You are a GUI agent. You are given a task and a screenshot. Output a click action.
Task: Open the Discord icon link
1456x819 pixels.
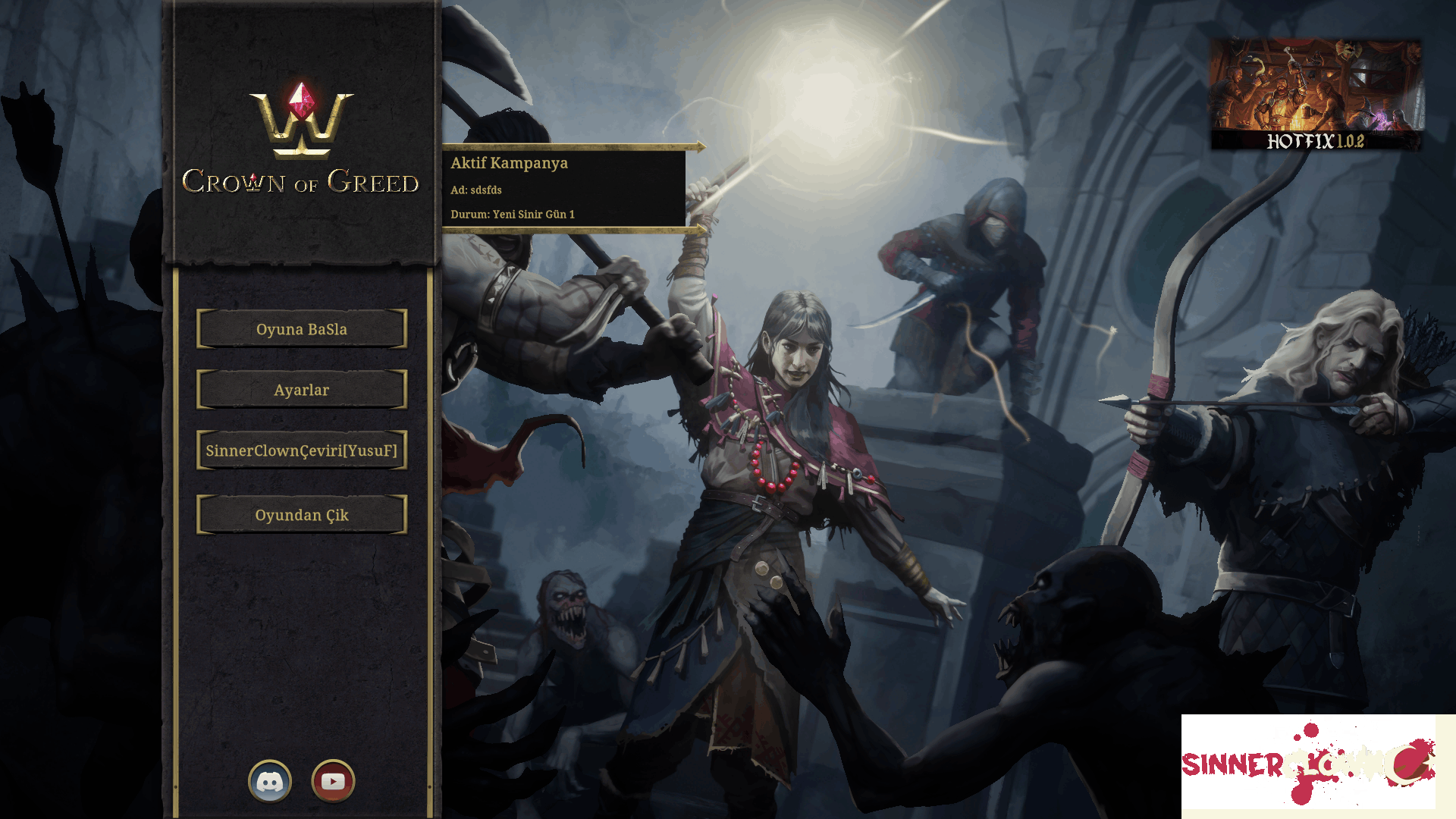270,781
